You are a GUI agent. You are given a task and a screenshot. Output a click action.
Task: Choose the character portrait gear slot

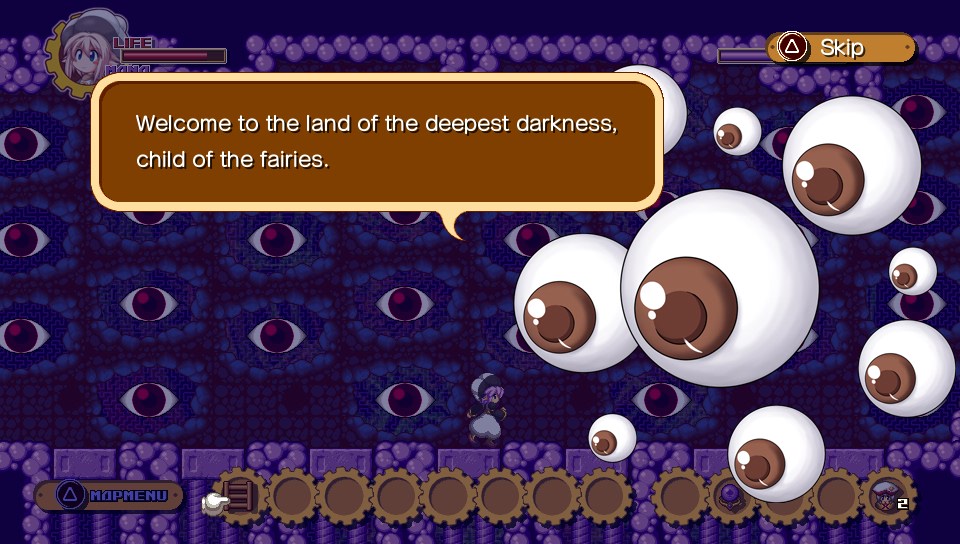tap(887, 496)
